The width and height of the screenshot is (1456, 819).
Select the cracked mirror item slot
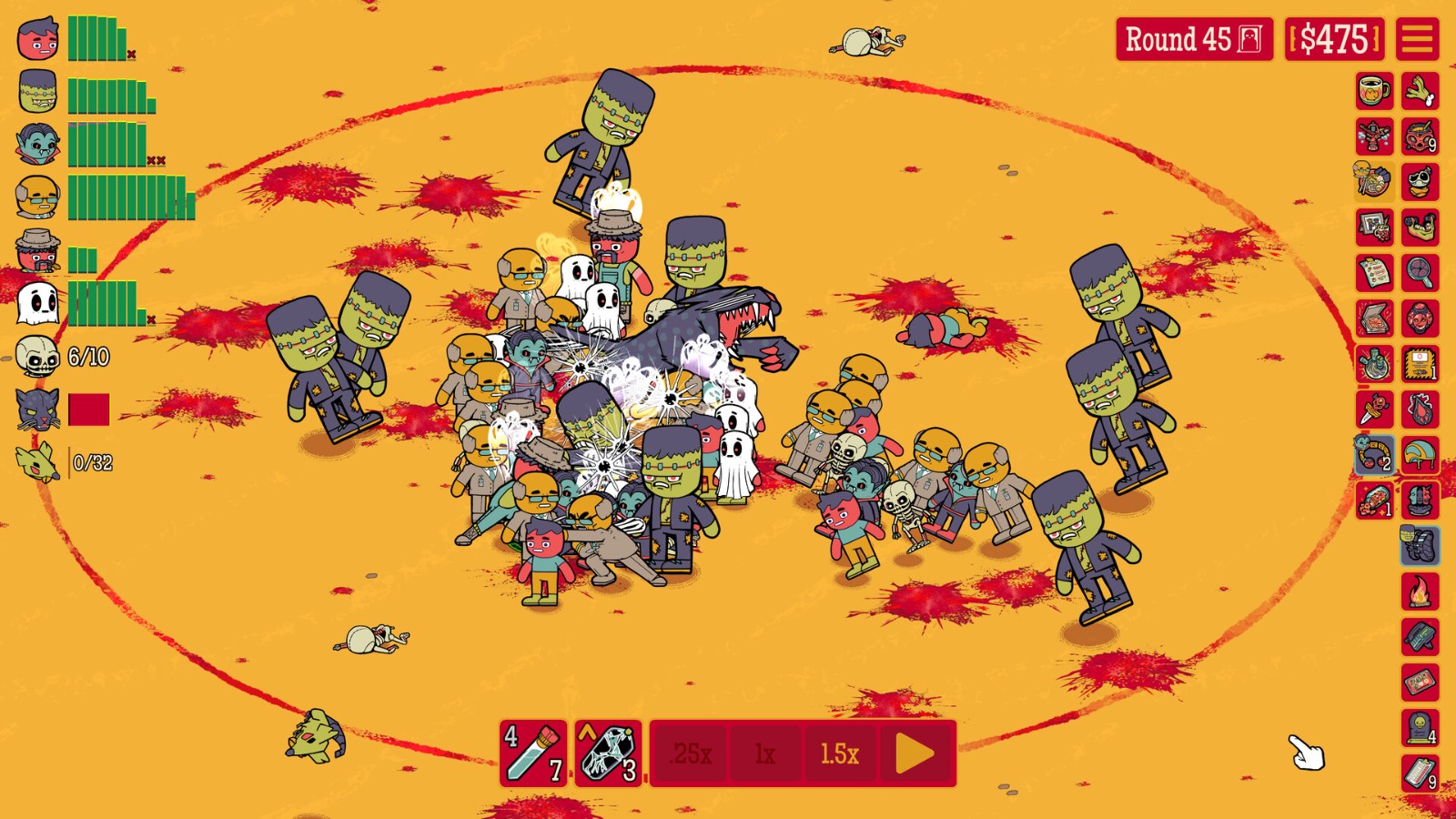(x=608, y=753)
